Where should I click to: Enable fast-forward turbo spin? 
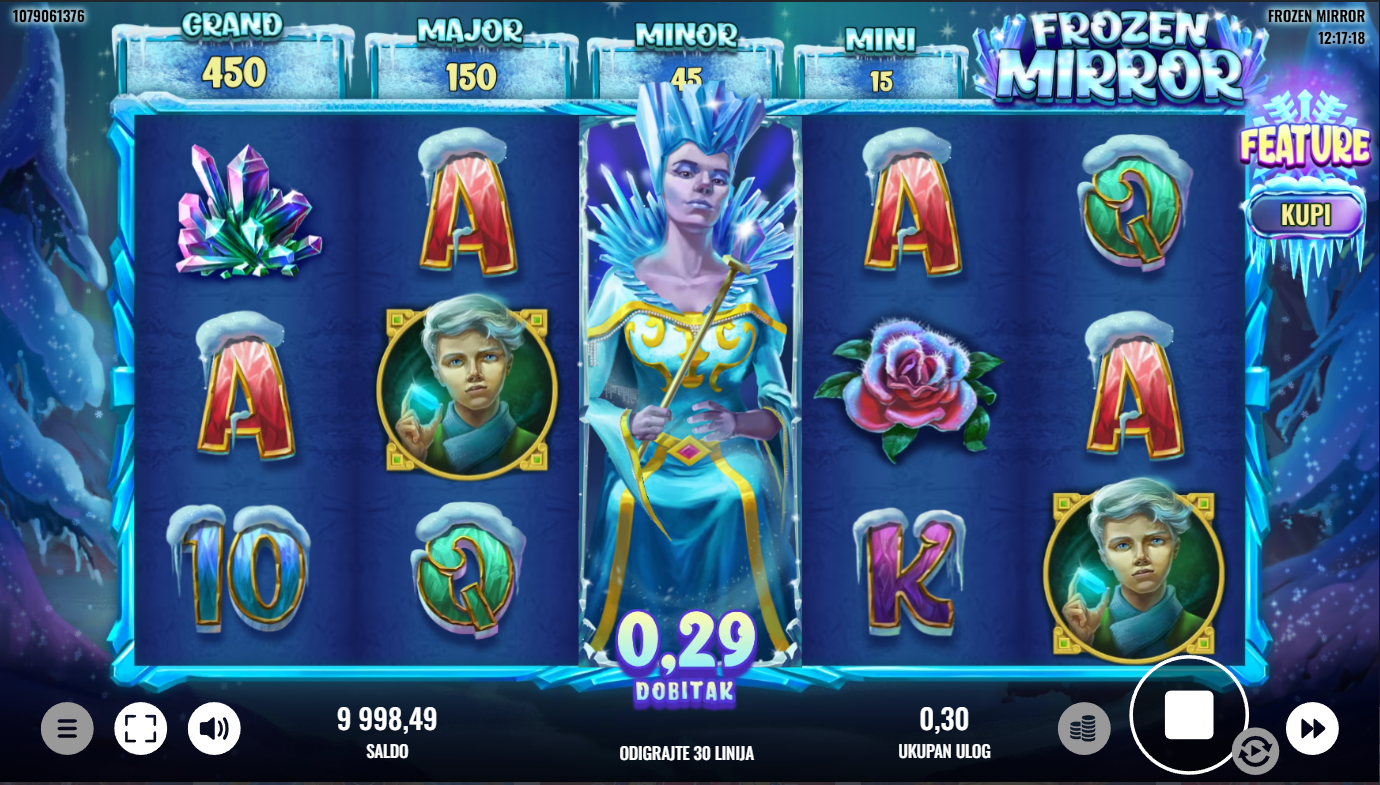[1312, 728]
